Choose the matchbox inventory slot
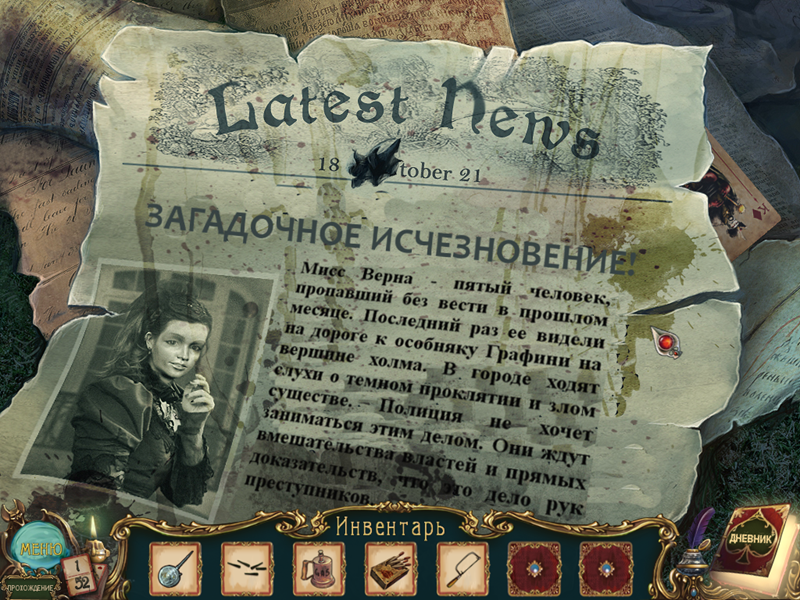800x600 pixels. pyautogui.click(x=390, y=568)
